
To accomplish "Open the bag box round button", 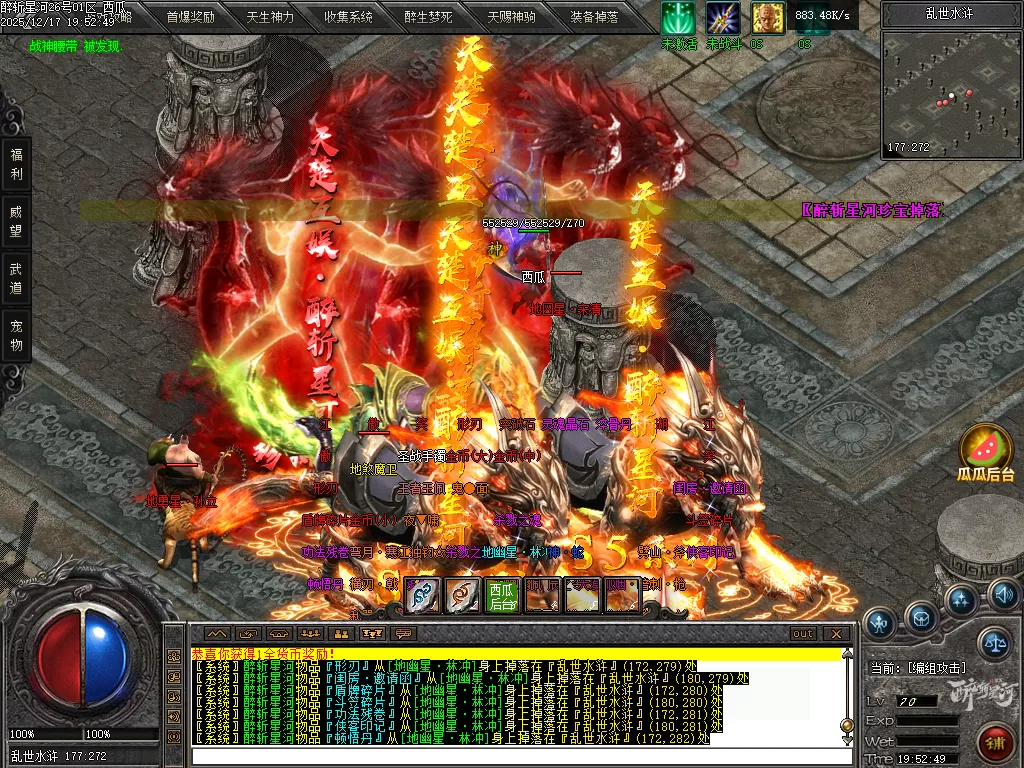I will pos(921,615).
